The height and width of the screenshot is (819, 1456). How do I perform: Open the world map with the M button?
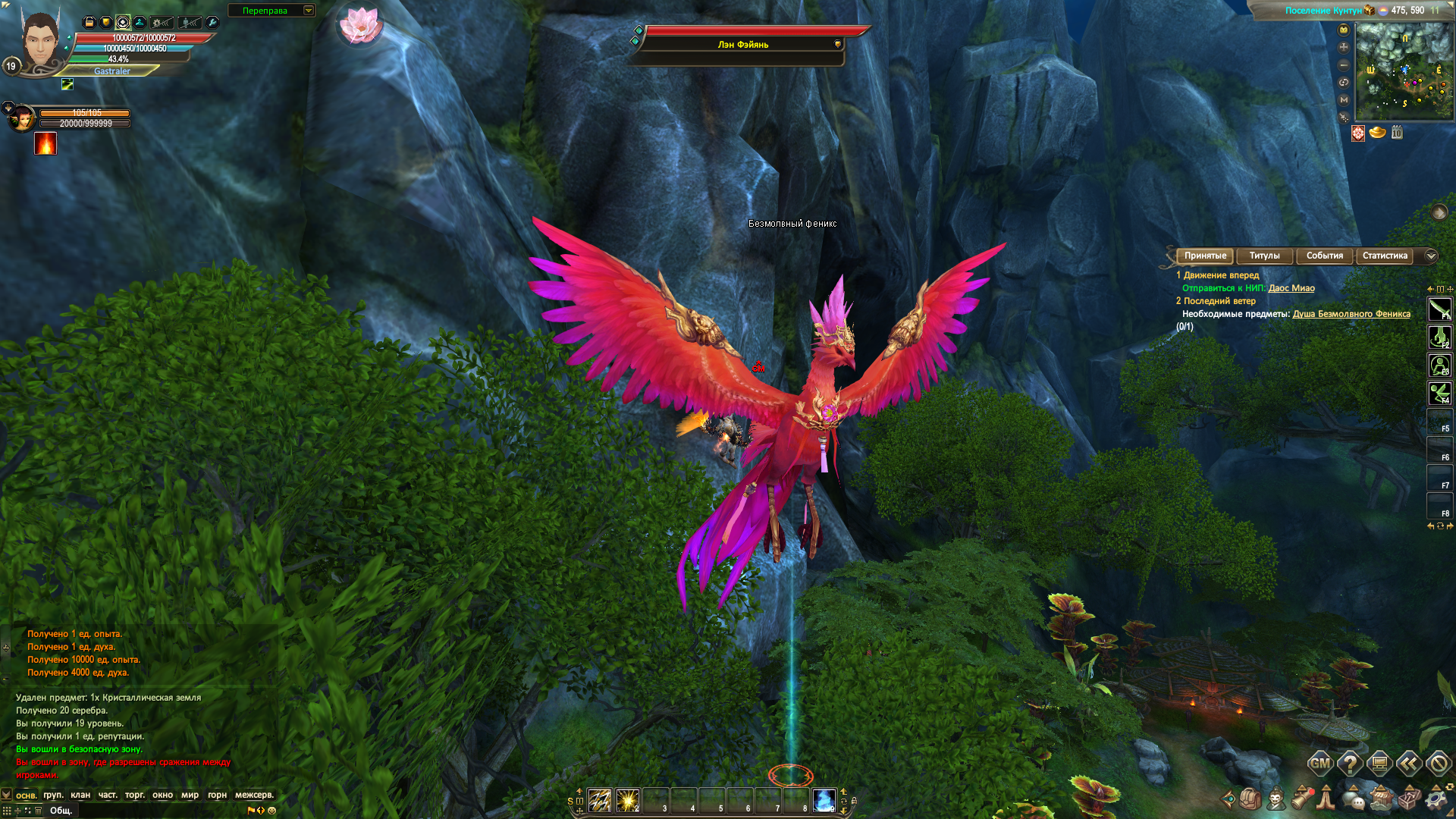[1344, 99]
